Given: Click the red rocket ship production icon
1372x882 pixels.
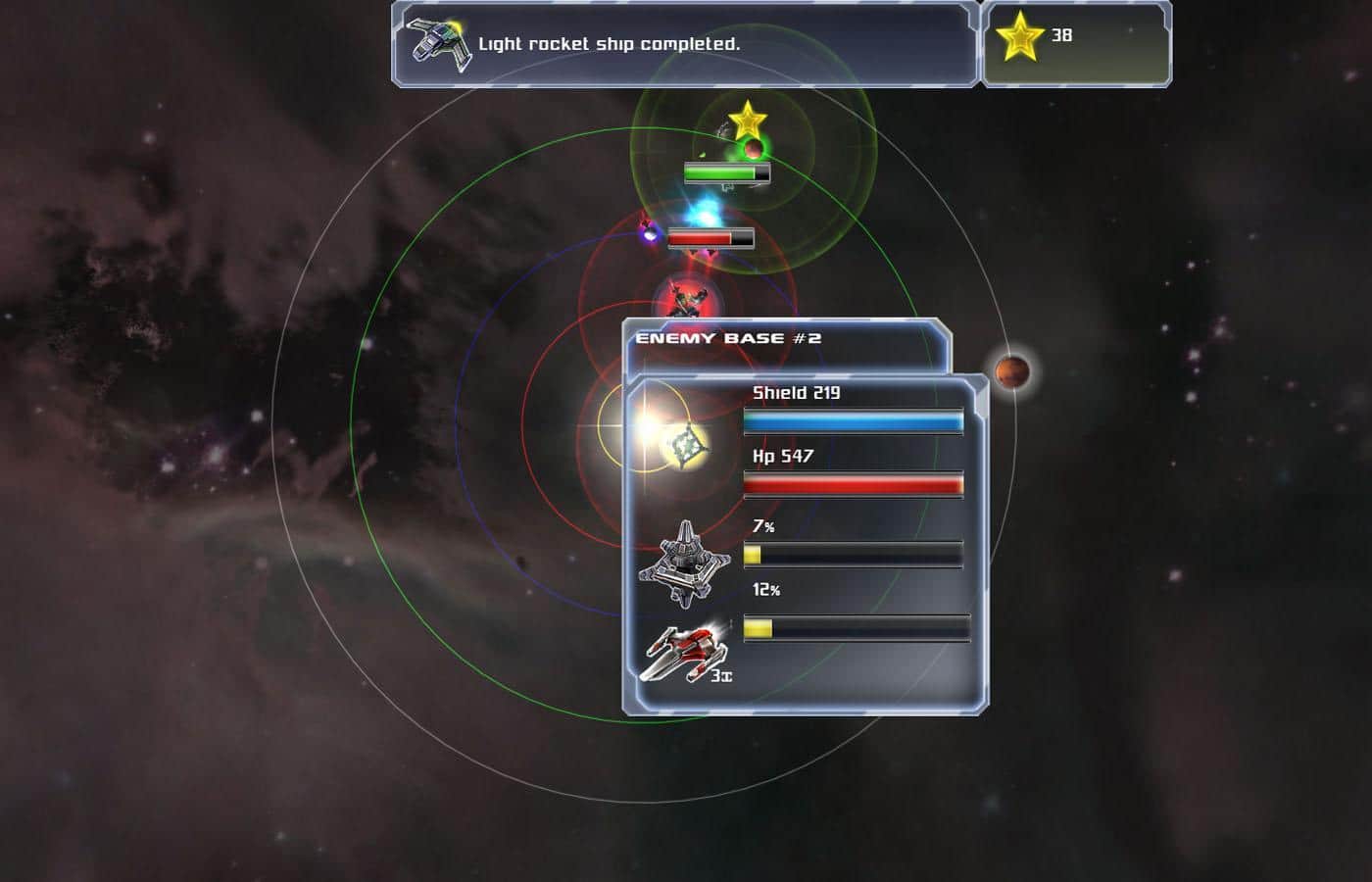Looking at the screenshot, I should point(685,651).
